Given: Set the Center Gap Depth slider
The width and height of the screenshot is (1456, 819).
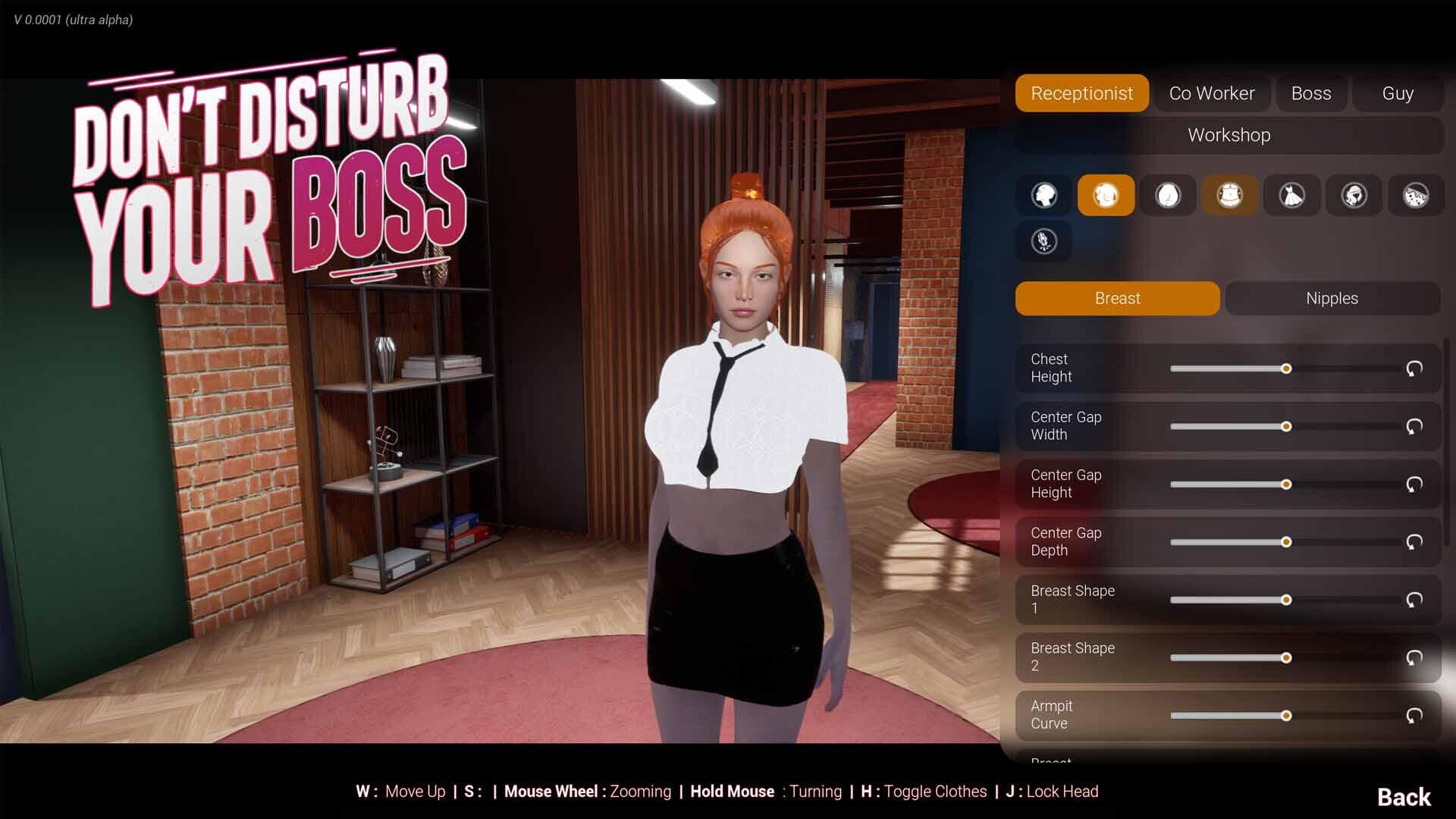Looking at the screenshot, I should 1285,542.
